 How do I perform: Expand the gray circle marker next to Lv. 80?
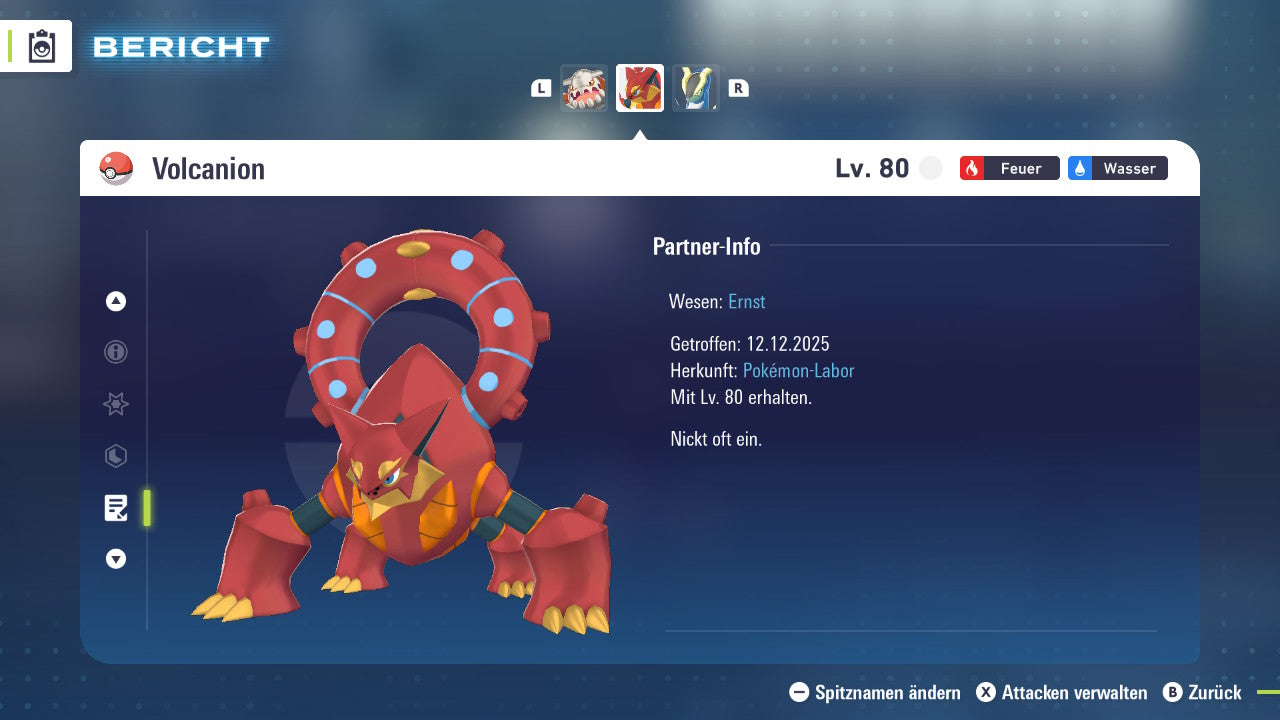pyautogui.click(x=930, y=168)
